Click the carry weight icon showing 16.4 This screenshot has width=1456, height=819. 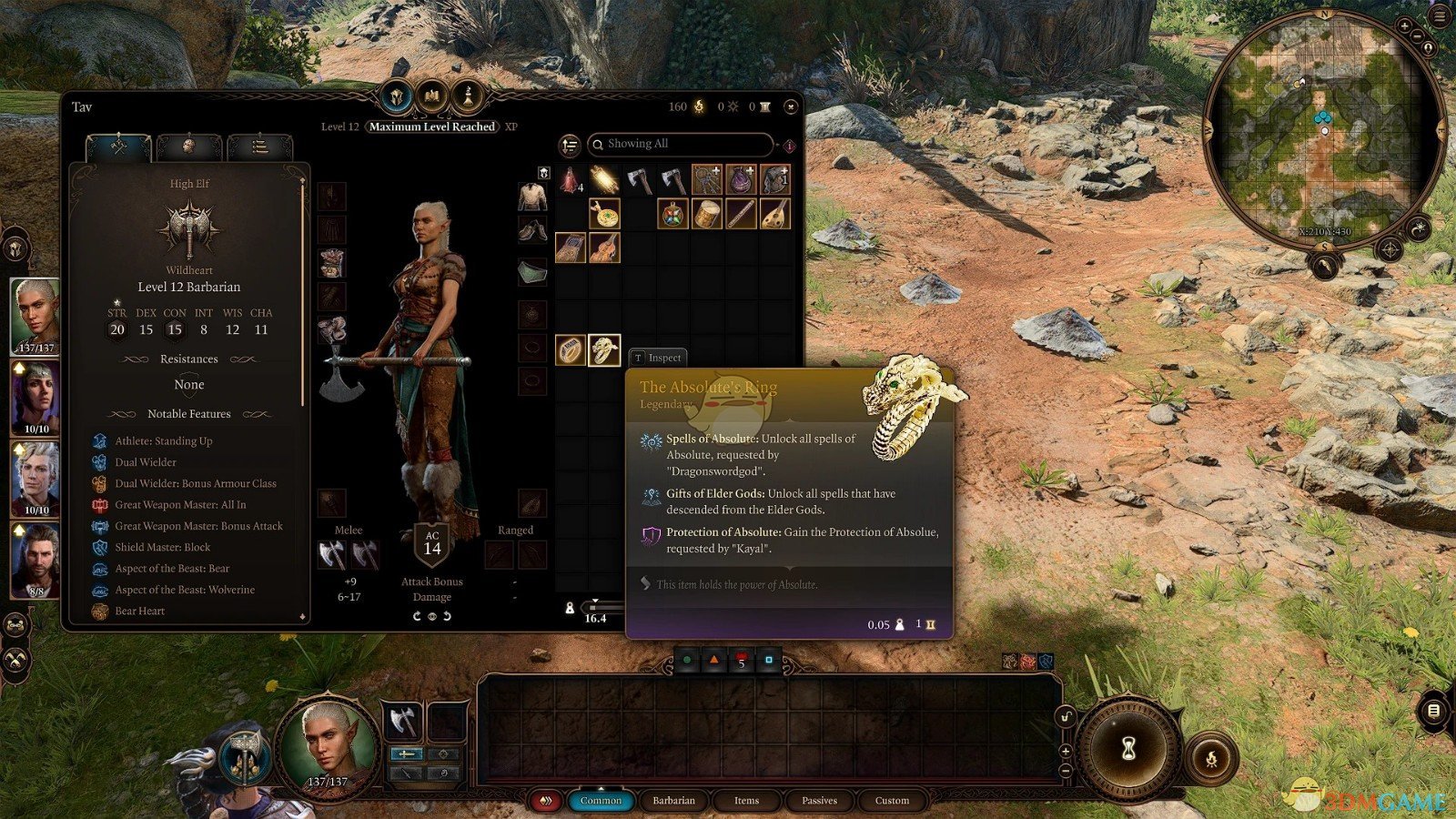tap(571, 608)
